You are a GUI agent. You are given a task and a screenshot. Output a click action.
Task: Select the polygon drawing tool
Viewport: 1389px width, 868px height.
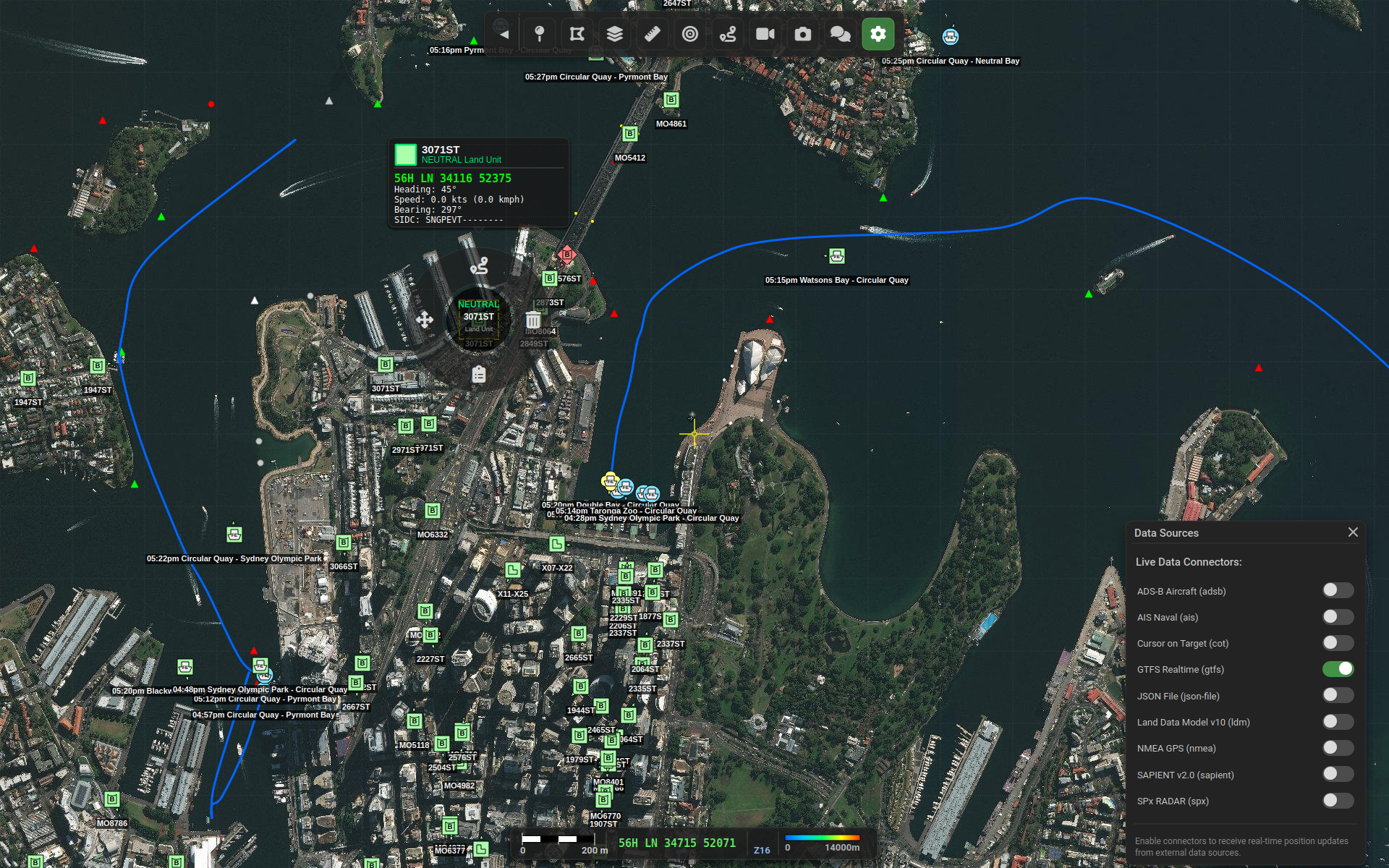577,33
